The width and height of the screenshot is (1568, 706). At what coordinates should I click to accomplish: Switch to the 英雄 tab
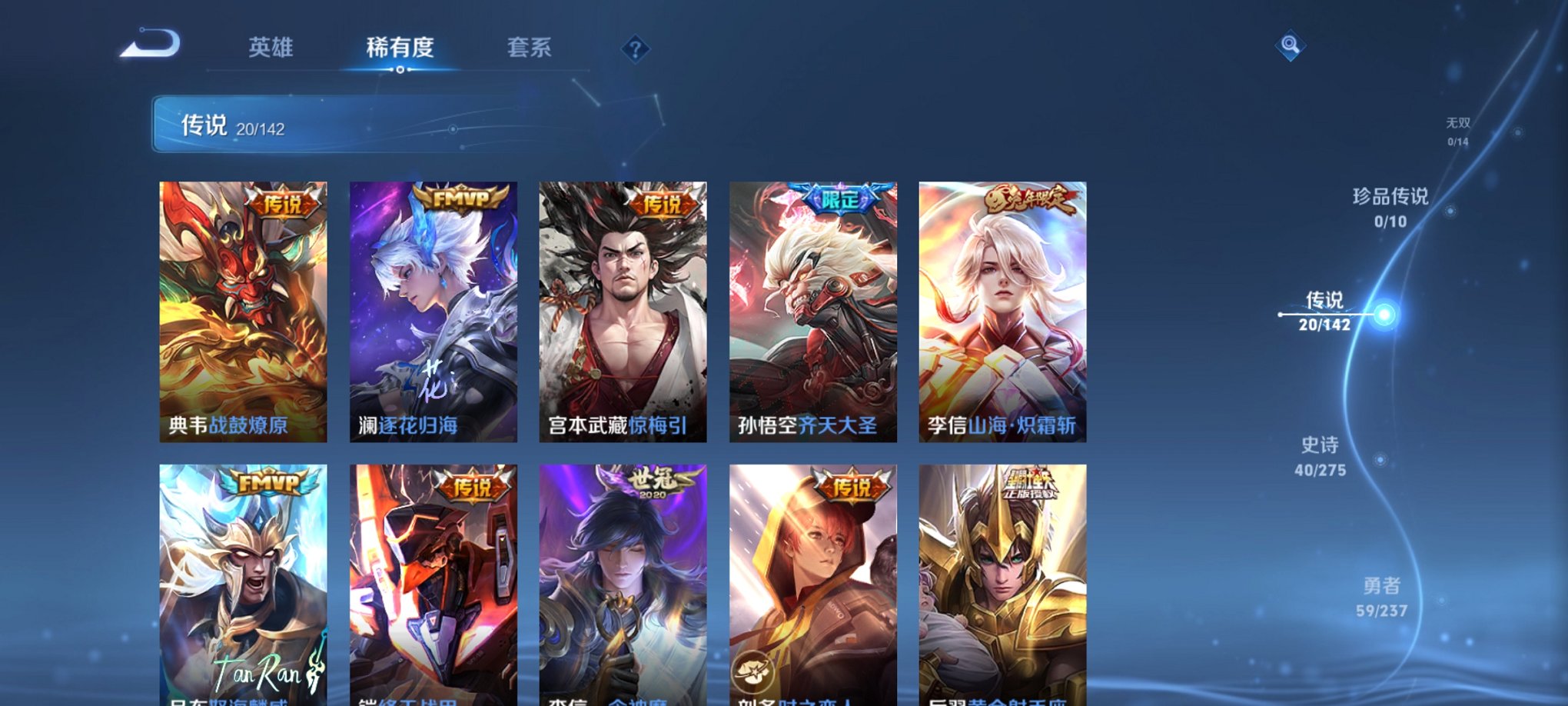pyautogui.click(x=273, y=48)
